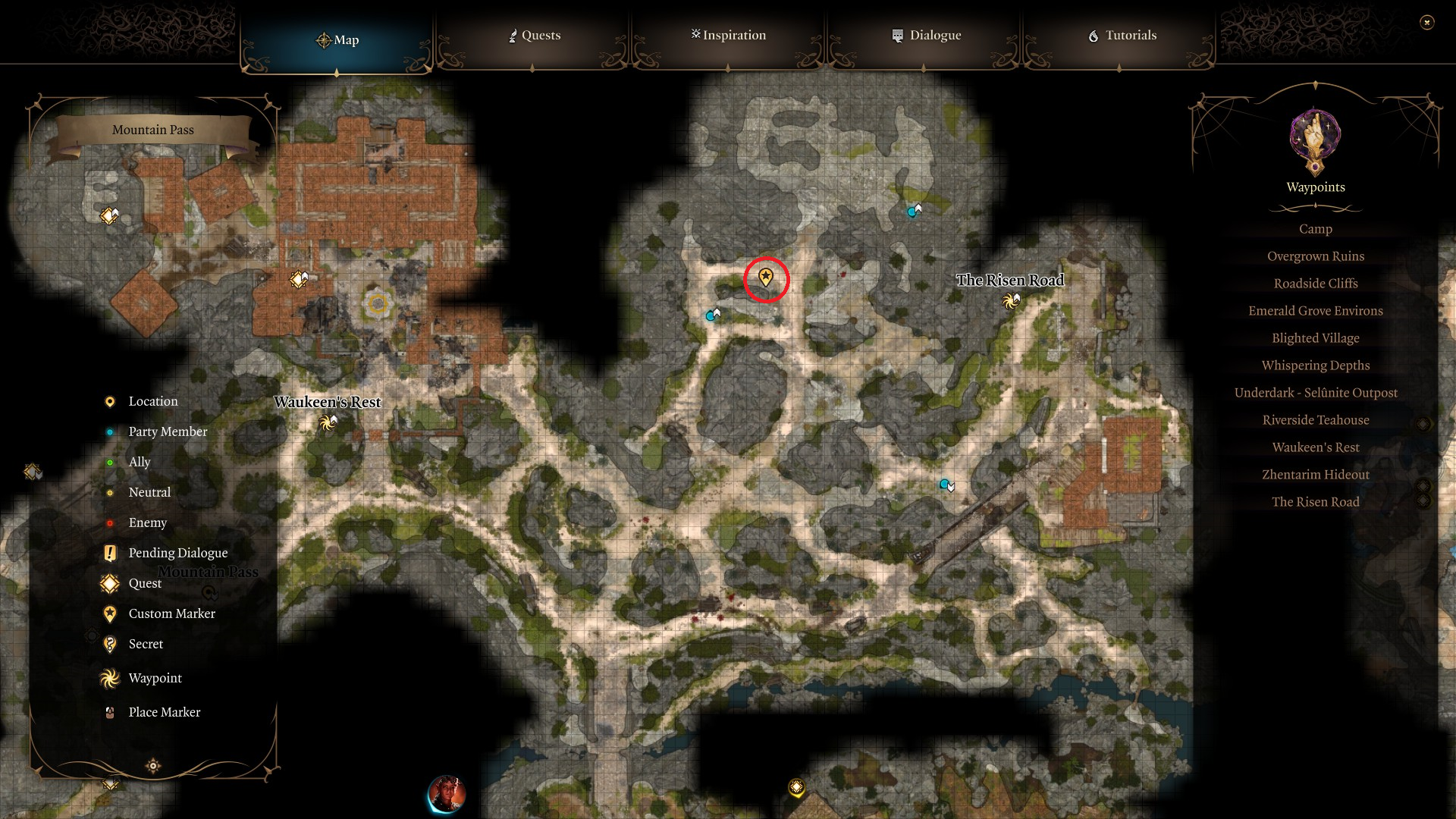Close the map screen with the X button

coord(1429,24)
